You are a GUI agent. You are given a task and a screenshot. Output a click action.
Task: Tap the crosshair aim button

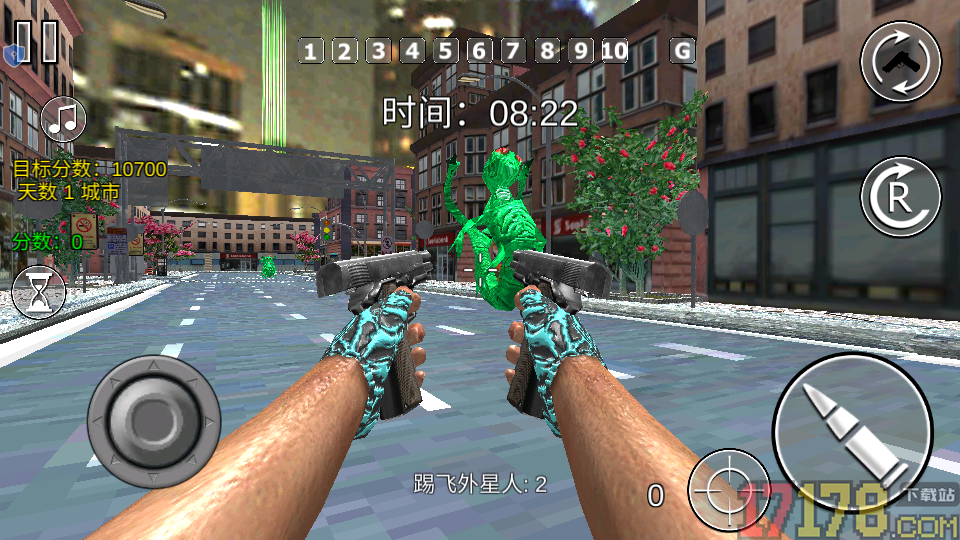729,489
